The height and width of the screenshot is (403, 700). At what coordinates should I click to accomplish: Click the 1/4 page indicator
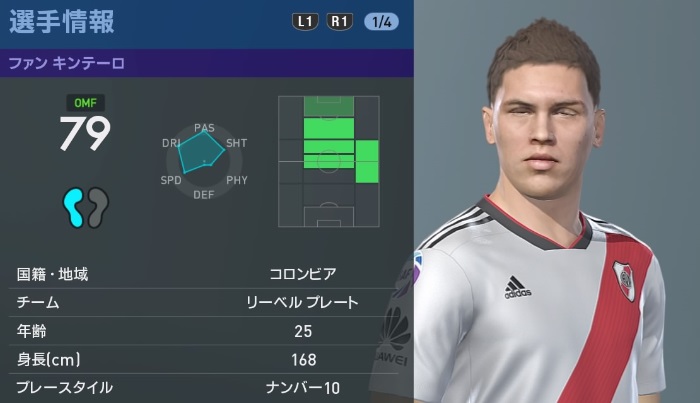tap(381, 20)
